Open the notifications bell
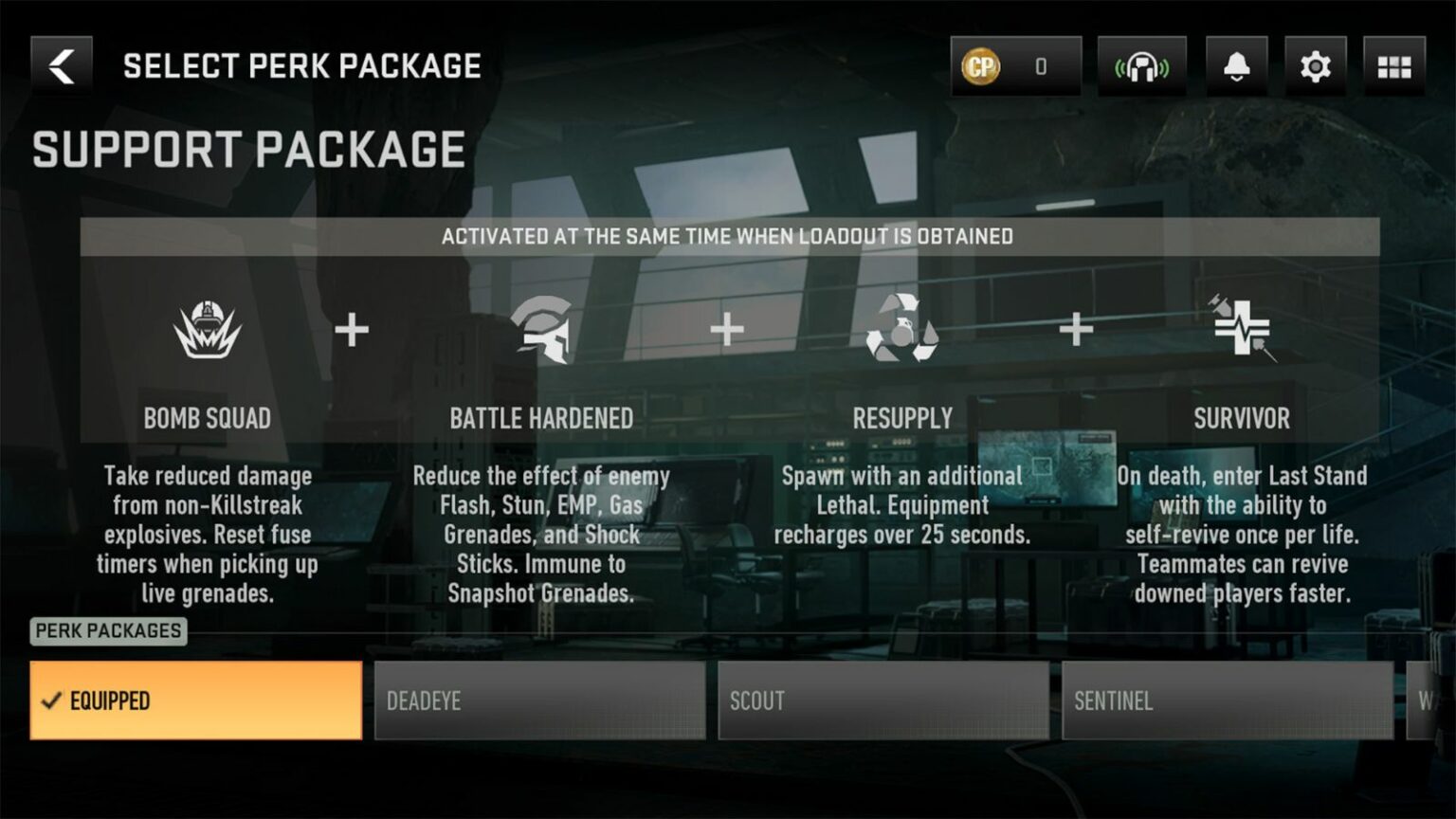Screen dimensions: 1456x819 tap(1234, 66)
